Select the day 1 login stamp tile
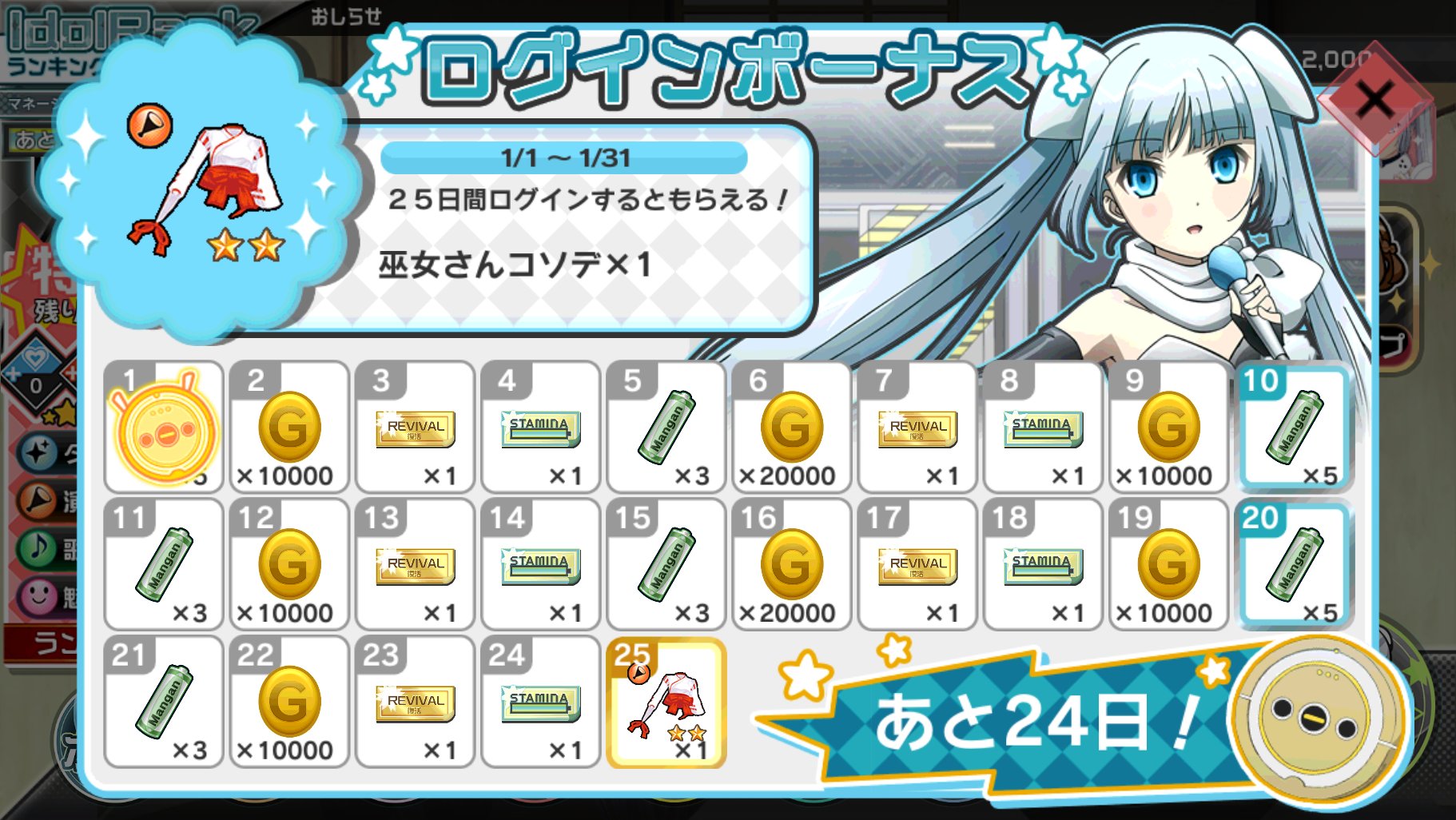 coord(164,427)
